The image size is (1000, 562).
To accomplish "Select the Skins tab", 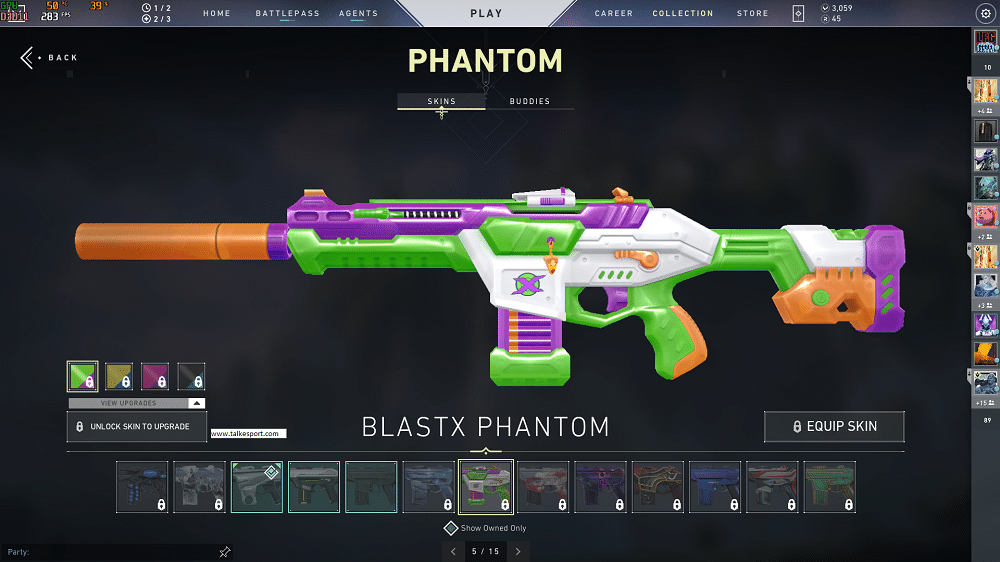I will 441,102.
